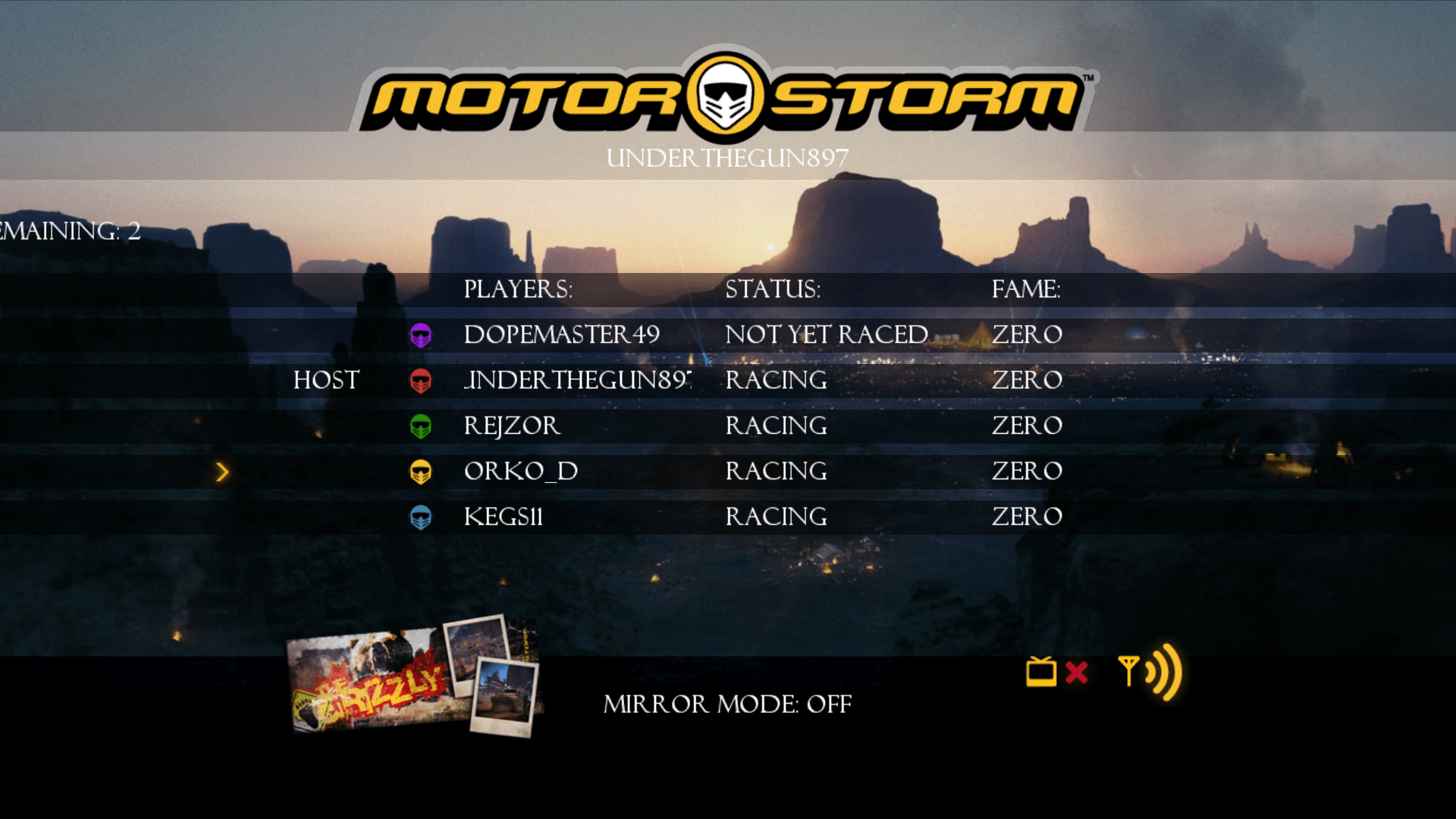
Task: Click the antenna signal icon
Action: point(1131,673)
